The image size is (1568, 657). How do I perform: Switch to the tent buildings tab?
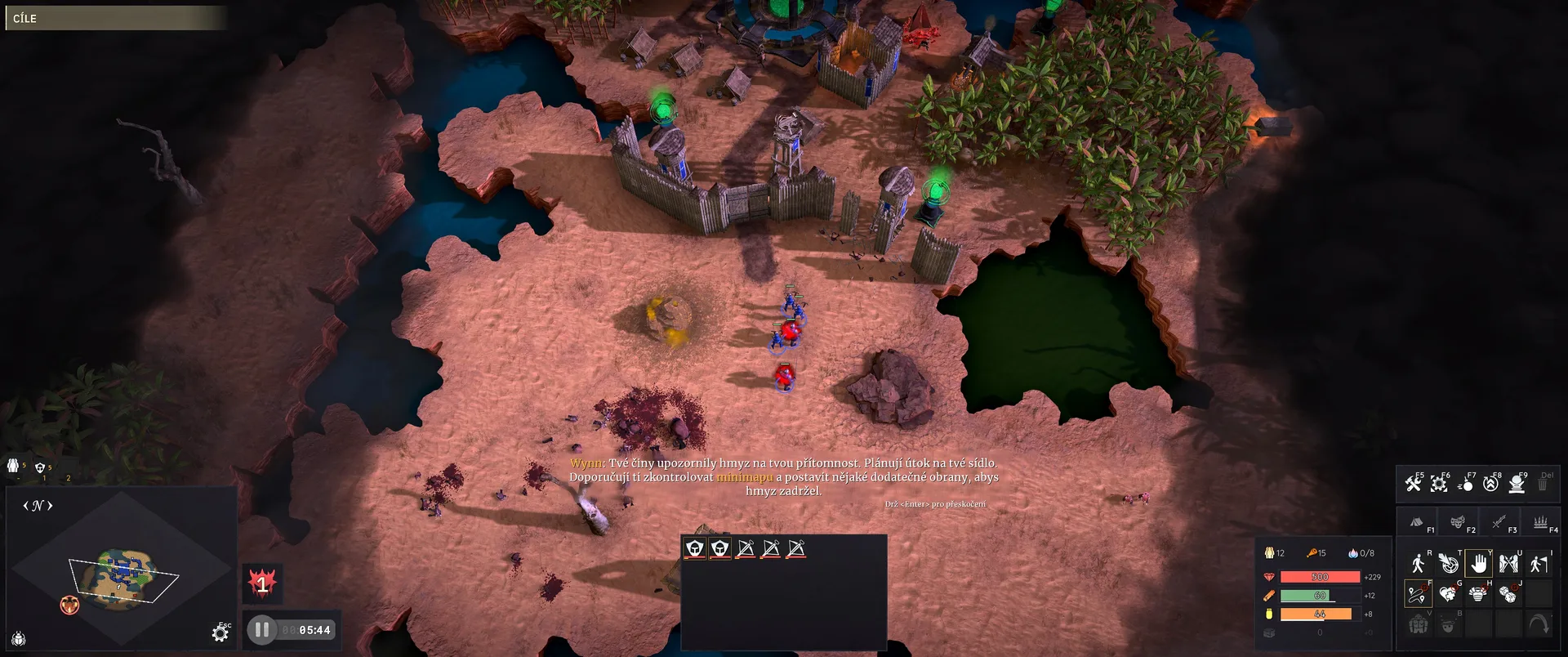[x=1417, y=521]
